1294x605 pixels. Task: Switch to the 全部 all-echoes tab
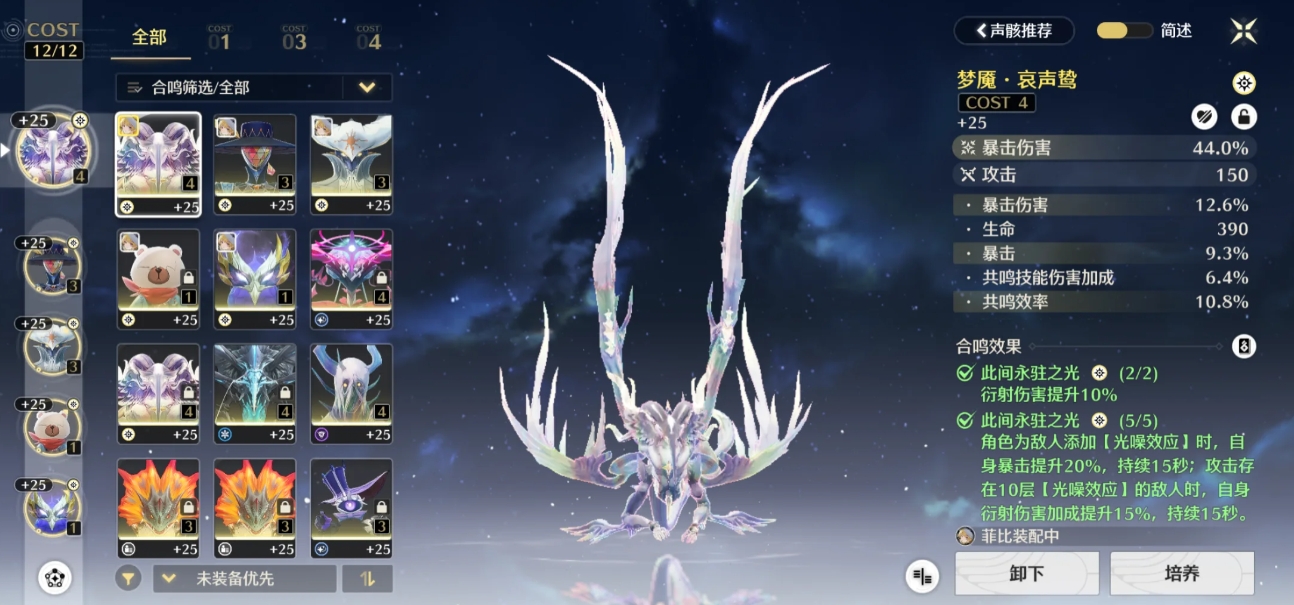click(x=149, y=37)
